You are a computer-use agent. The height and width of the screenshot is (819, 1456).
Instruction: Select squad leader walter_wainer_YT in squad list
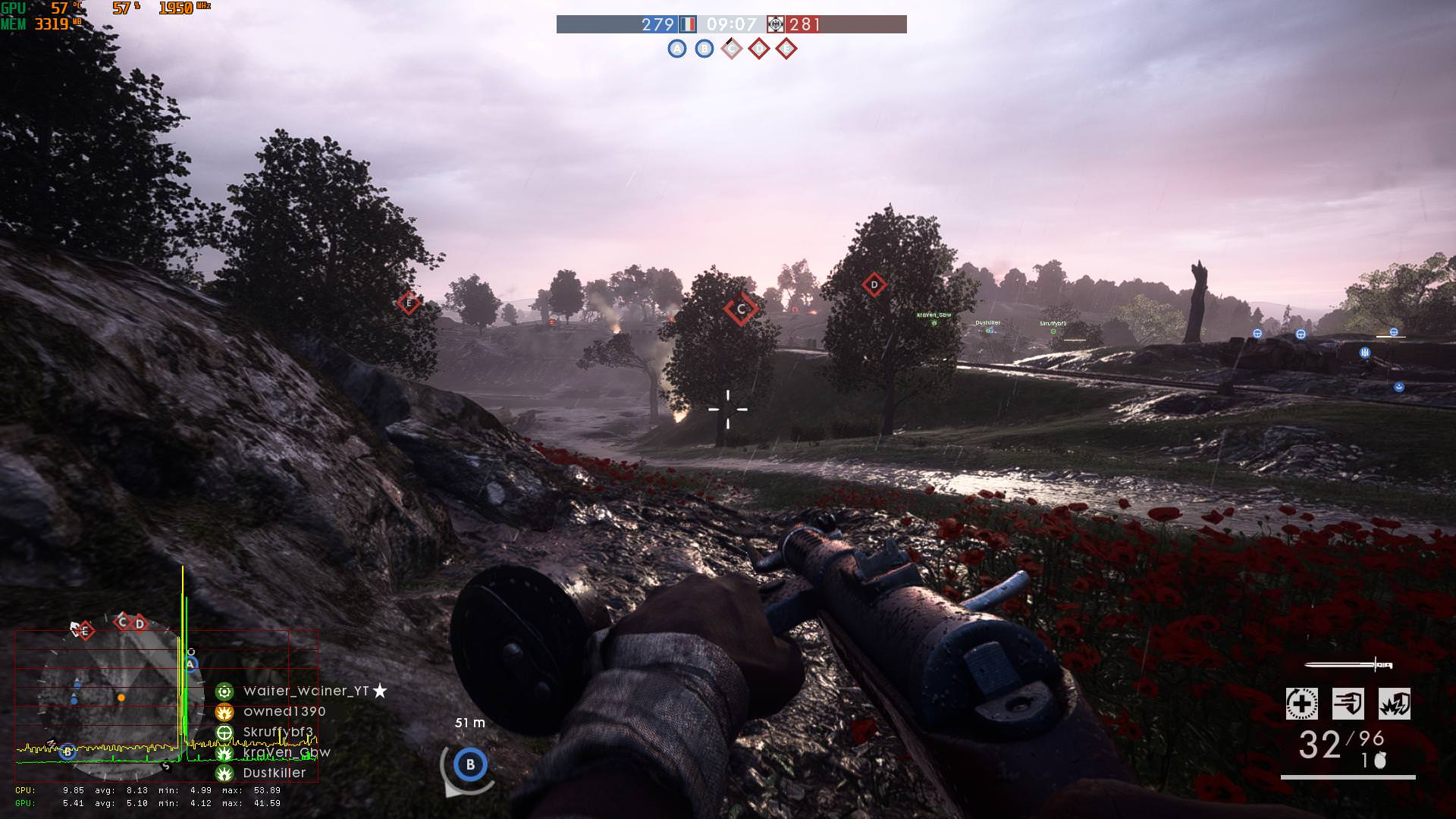[x=306, y=691]
